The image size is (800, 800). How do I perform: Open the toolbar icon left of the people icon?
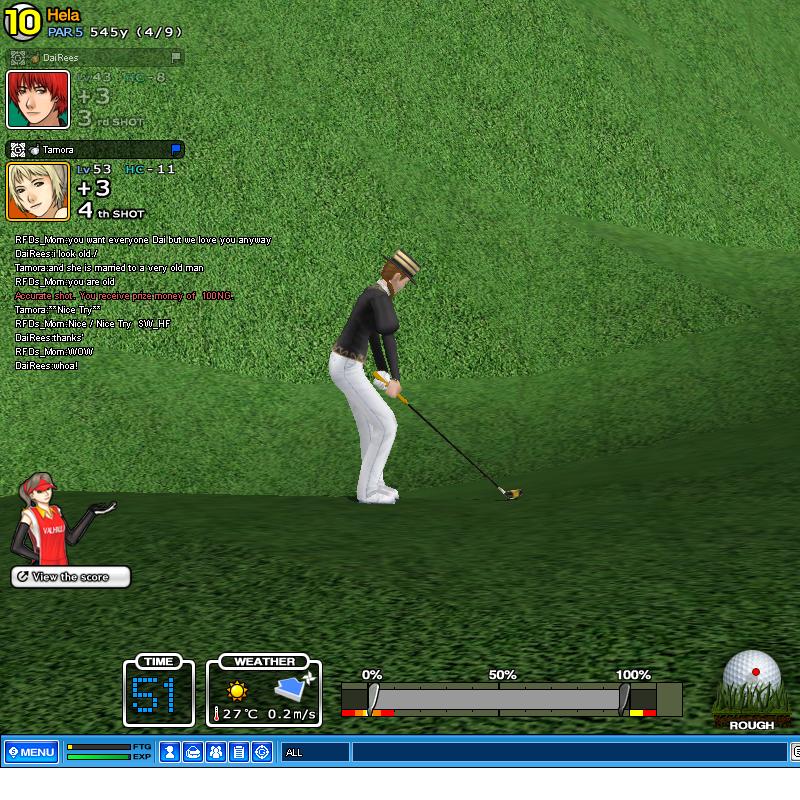click(x=193, y=752)
